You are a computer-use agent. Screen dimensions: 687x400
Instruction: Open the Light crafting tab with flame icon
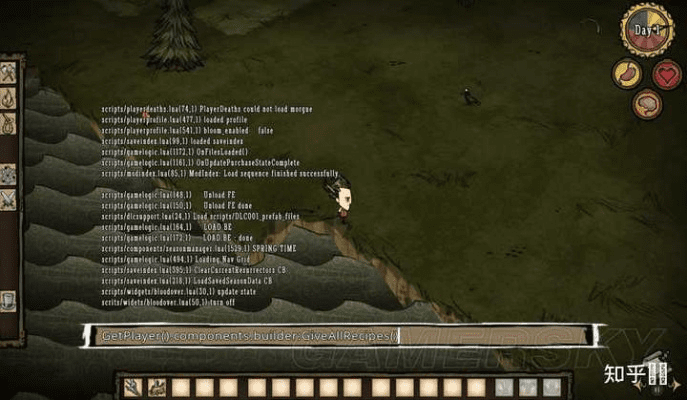pos(8,98)
